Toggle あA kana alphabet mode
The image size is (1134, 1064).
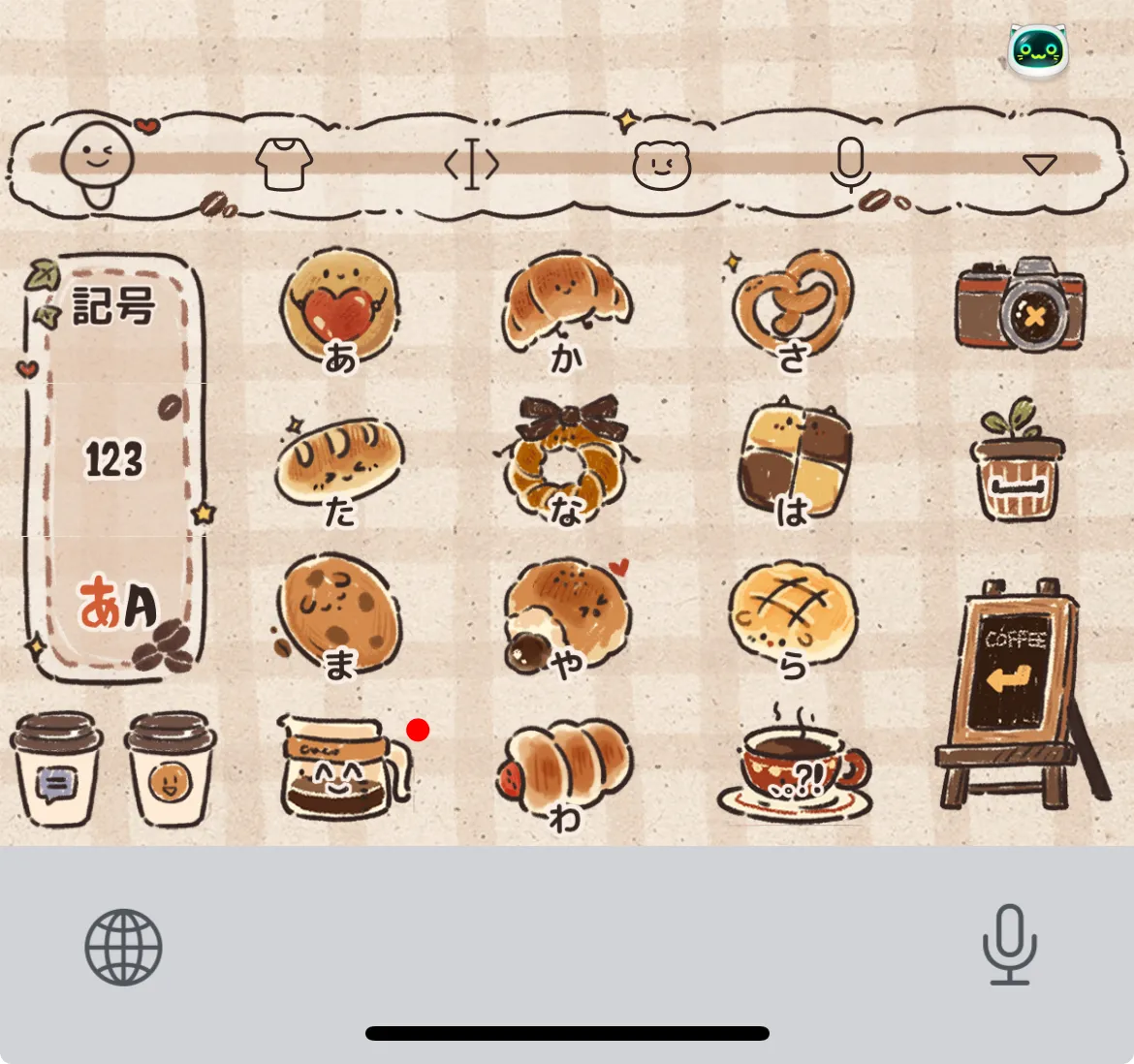tap(116, 607)
